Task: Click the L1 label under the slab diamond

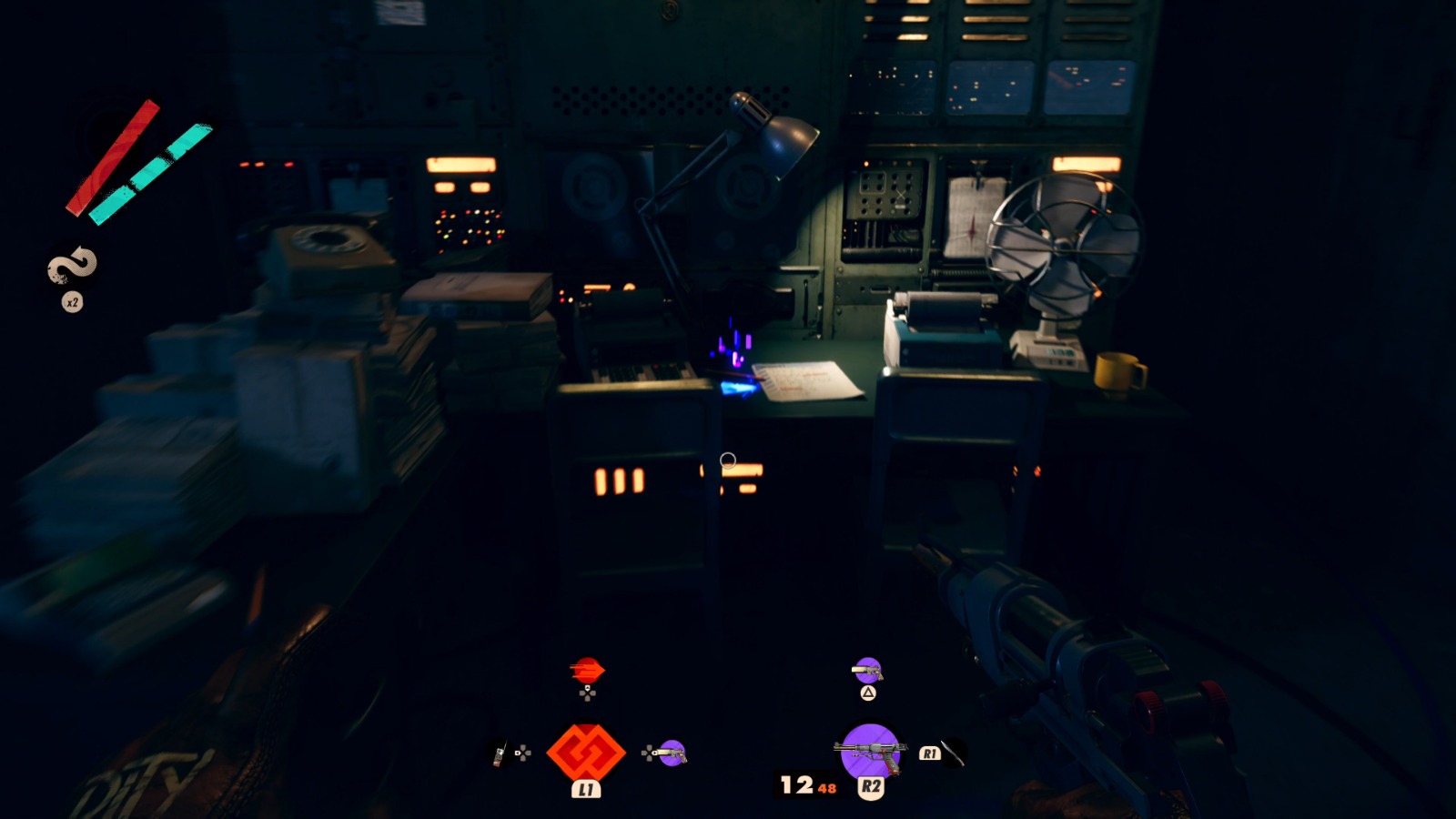Action: [587, 787]
